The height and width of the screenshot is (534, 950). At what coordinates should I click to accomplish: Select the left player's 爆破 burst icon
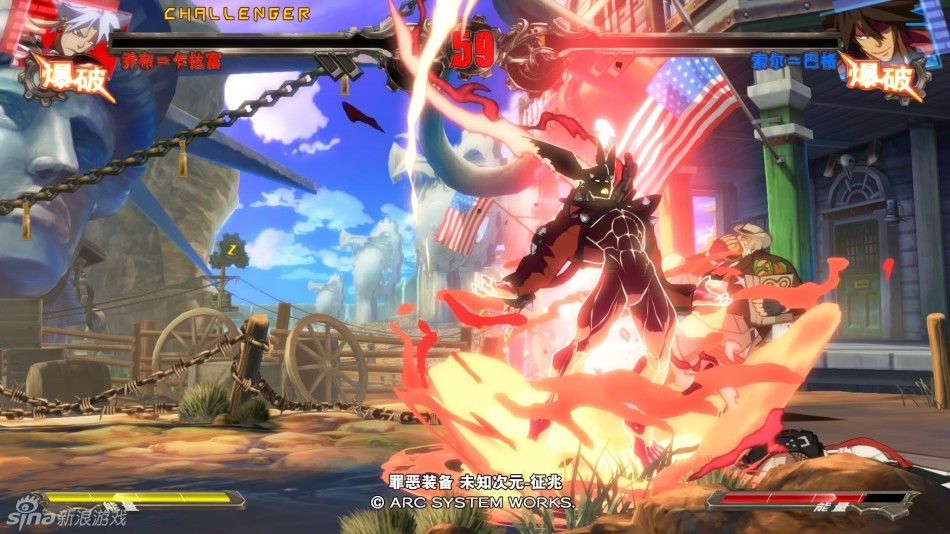[68, 77]
